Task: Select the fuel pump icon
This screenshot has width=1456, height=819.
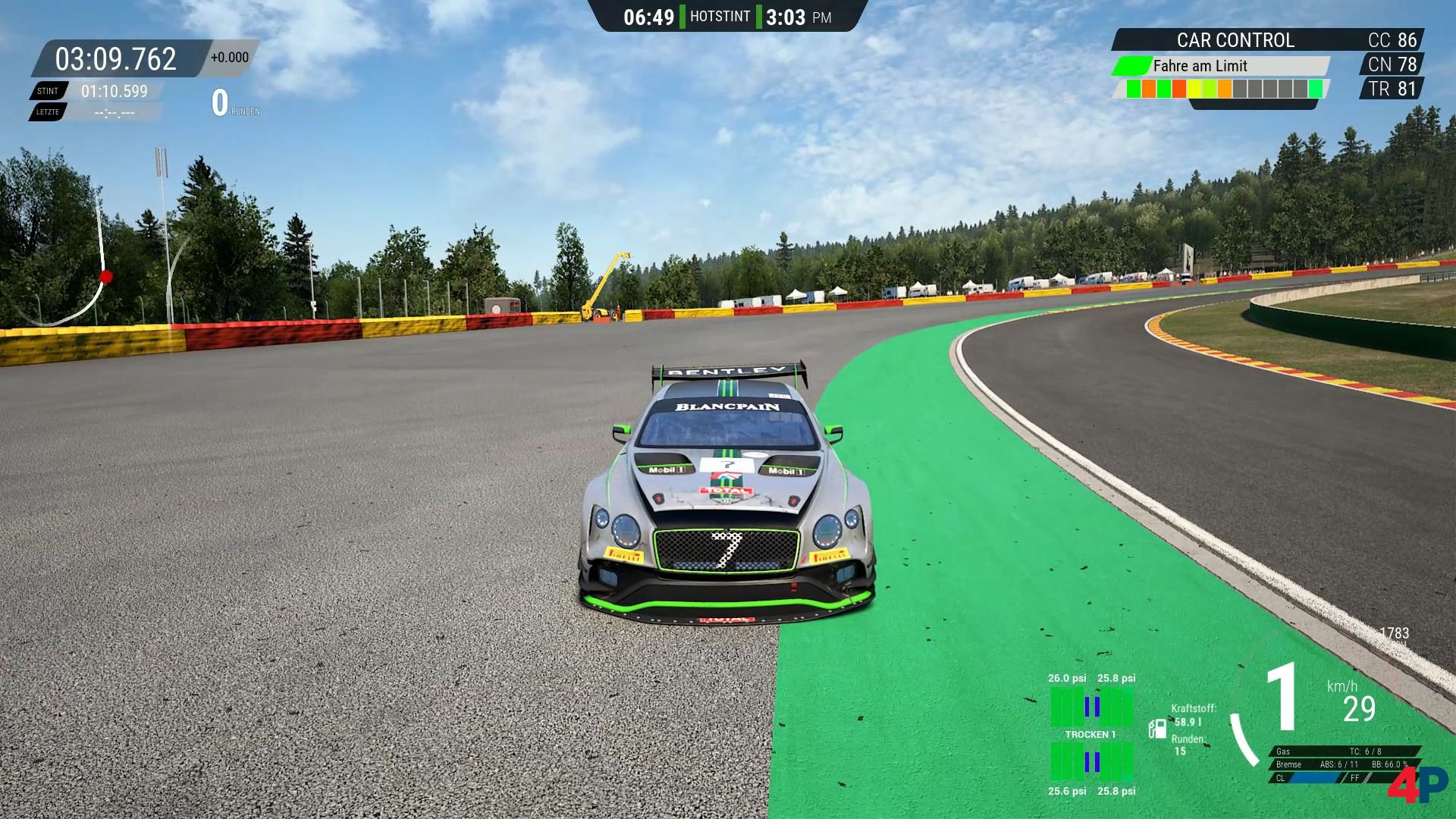Action: coord(1157,729)
